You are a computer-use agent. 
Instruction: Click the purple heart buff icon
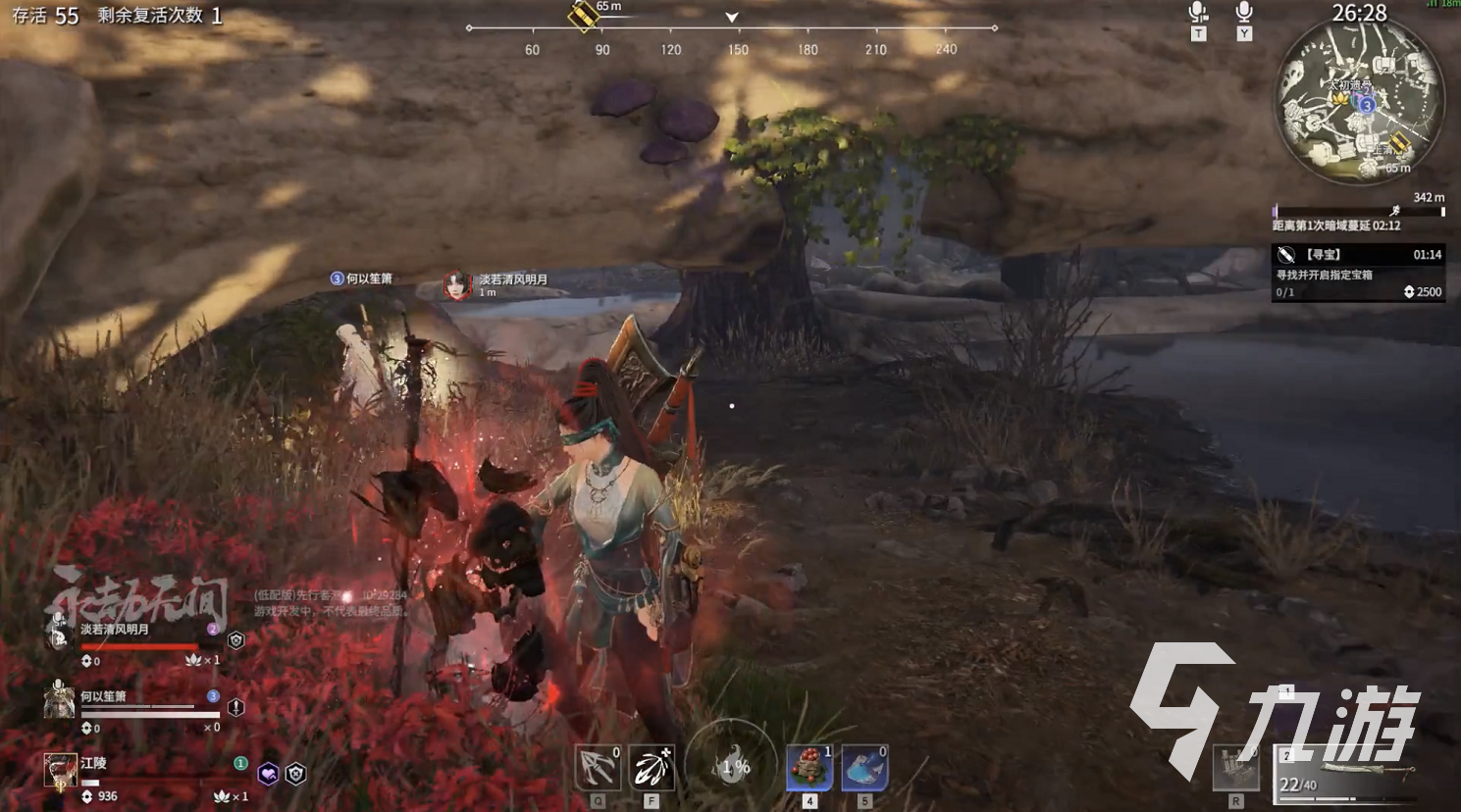coord(268,775)
